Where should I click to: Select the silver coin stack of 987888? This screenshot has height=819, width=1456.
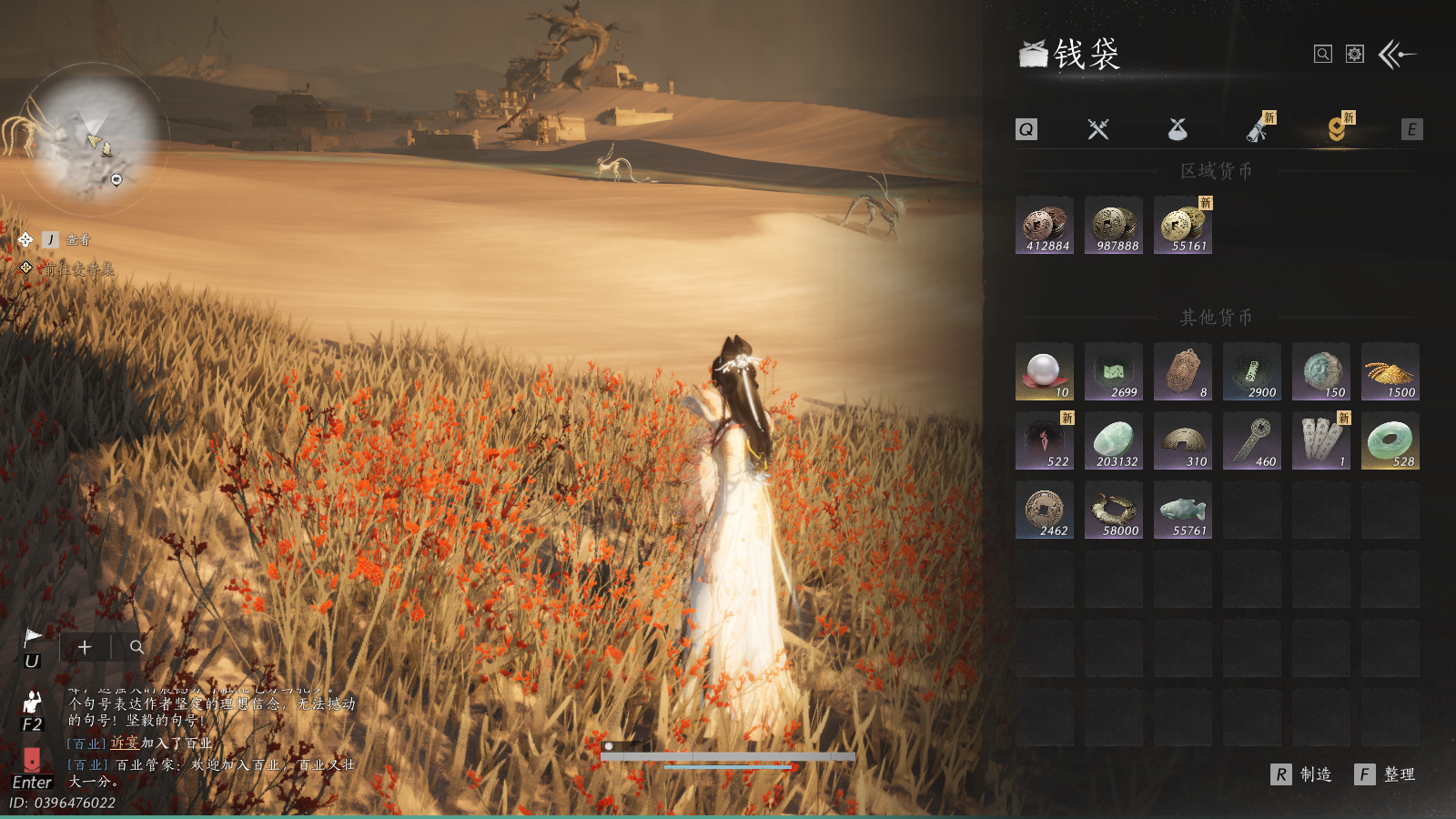1114,225
